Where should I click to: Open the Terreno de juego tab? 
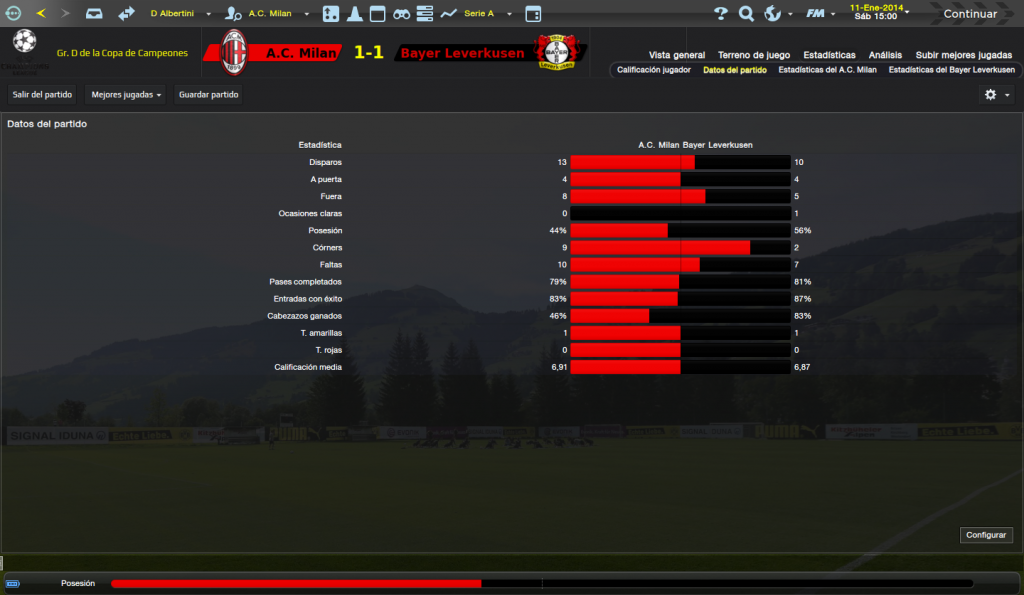[x=754, y=55]
